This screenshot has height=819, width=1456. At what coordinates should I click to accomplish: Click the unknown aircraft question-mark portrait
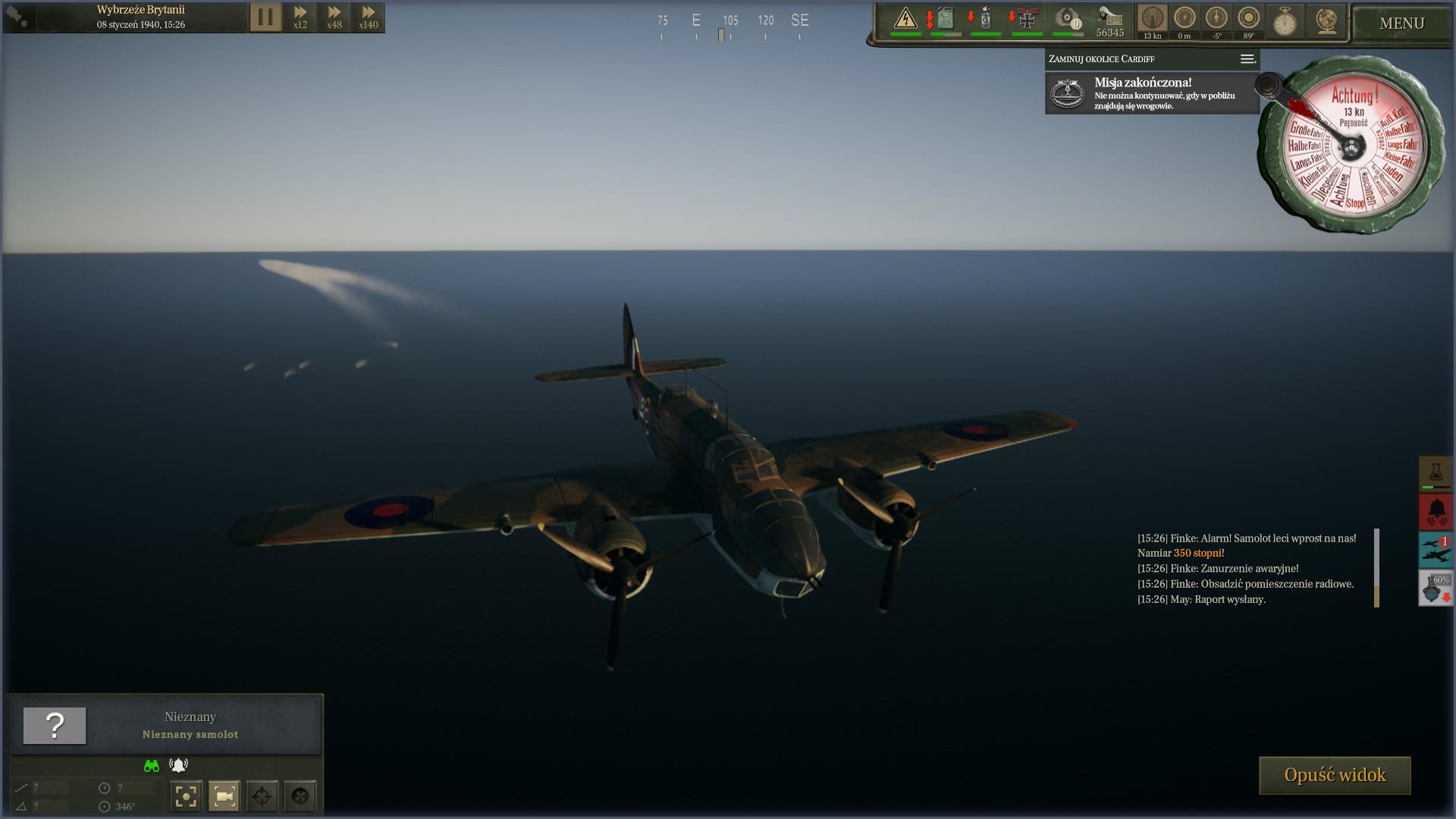[55, 726]
